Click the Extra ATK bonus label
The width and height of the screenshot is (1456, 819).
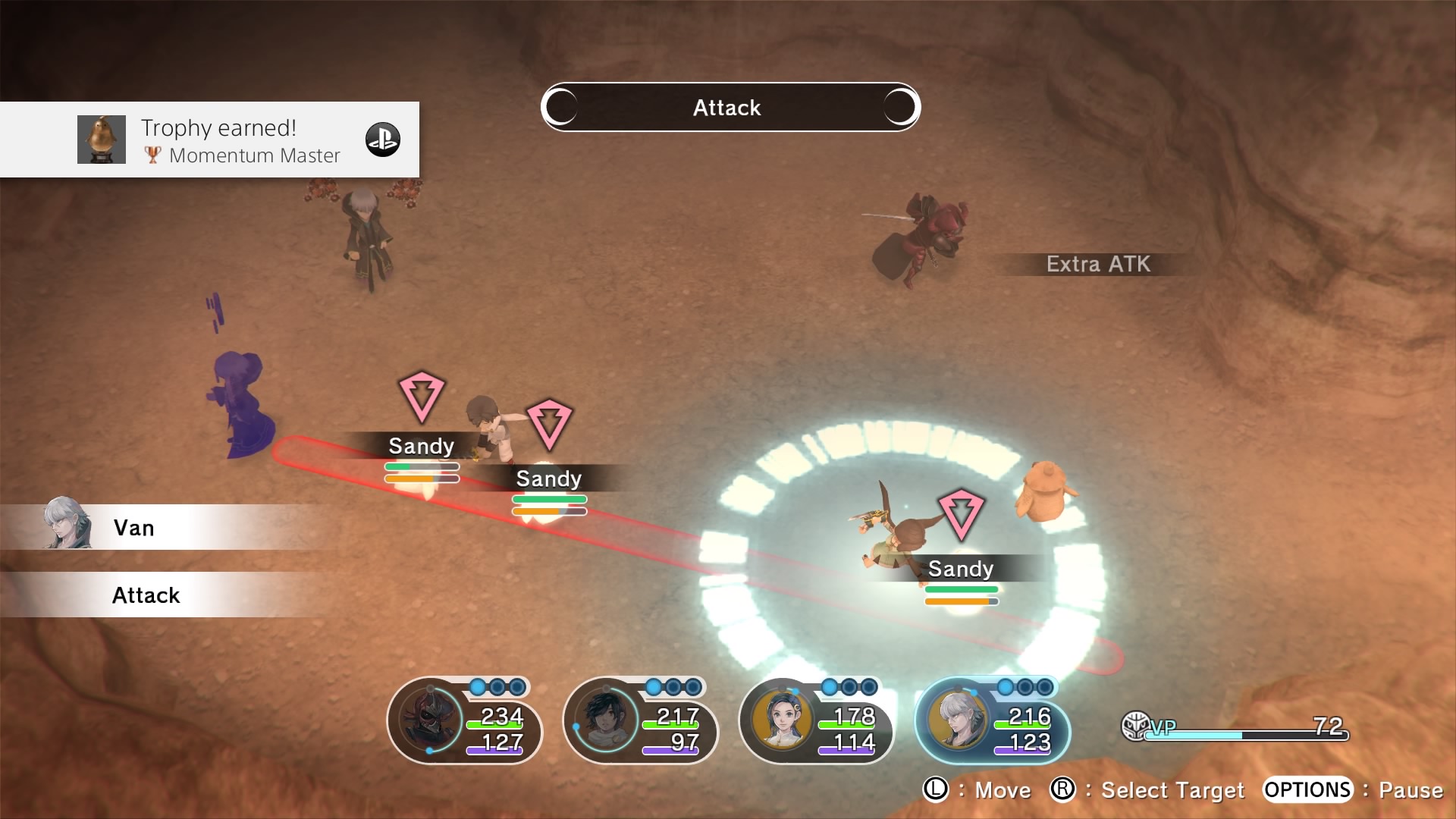[x=1097, y=264]
